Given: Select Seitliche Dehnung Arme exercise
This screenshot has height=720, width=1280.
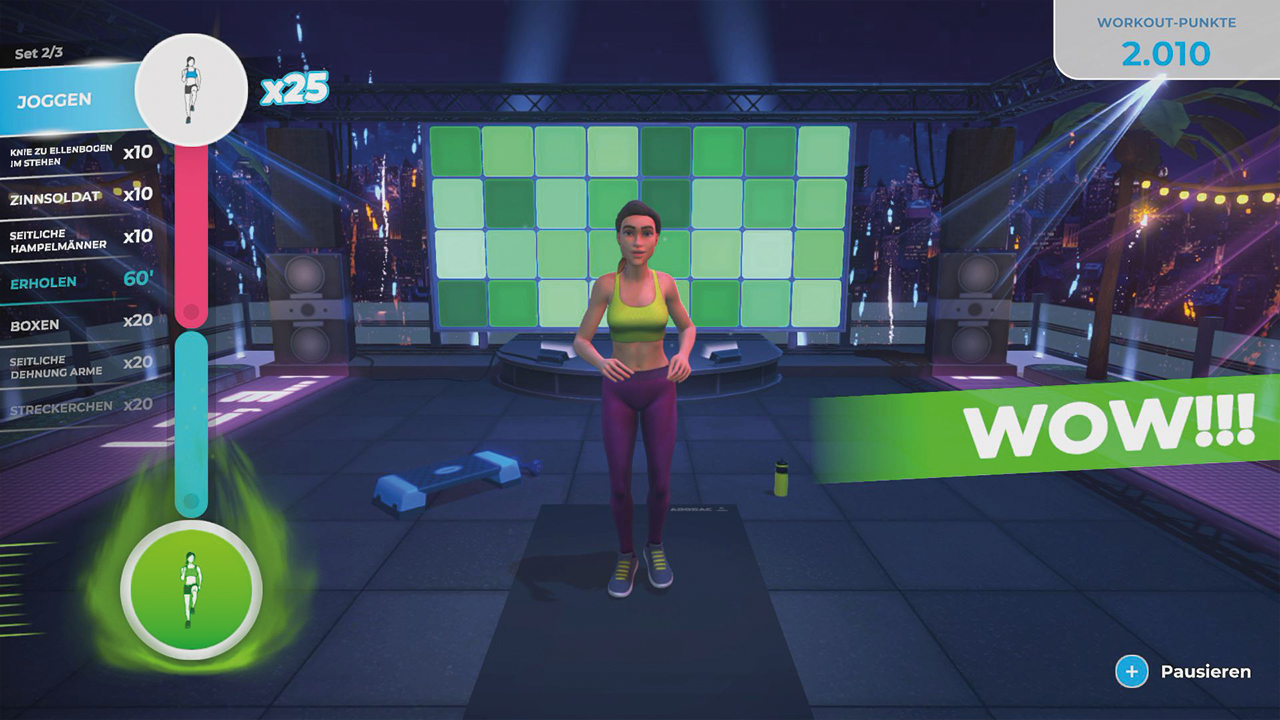Looking at the screenshot, I should 60,366.
